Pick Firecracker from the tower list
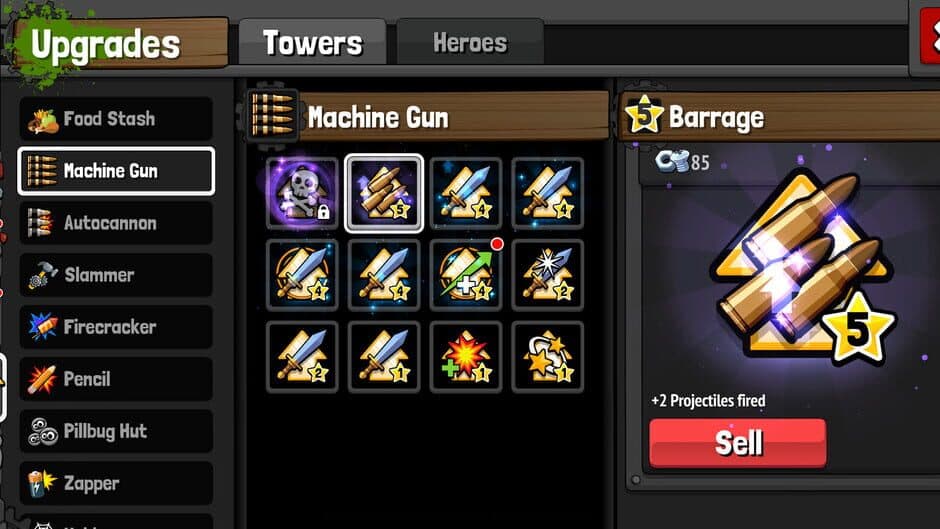This screenshot has width=940, height=529. coord(115,327)
